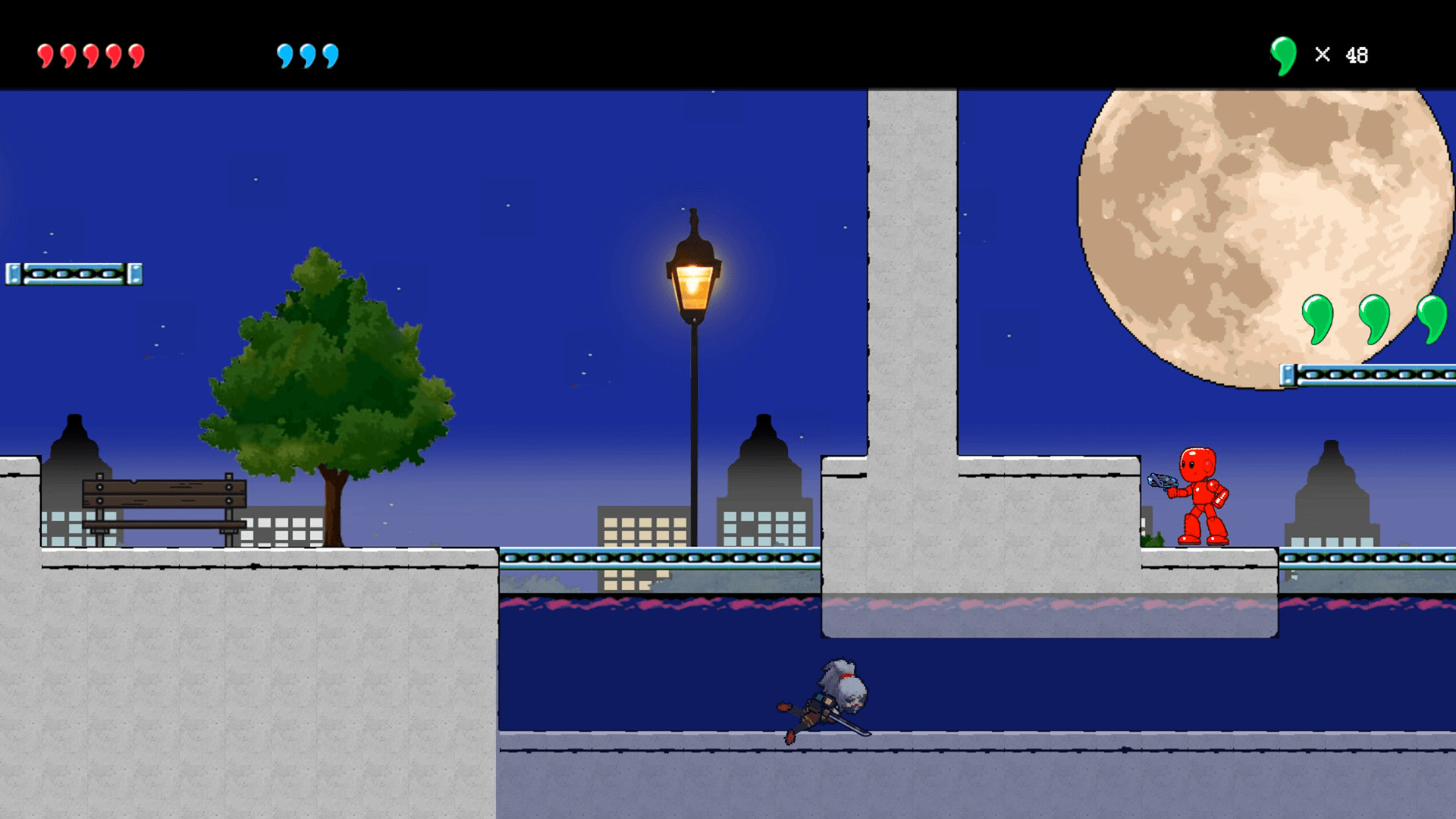Click the X multiplier symbol beside the counter

click(x=1323, y=54)
